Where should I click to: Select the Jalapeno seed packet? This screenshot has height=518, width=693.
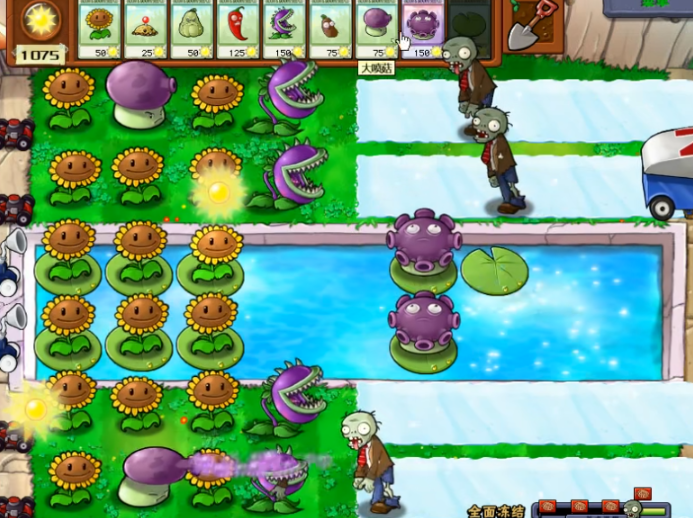238,28
